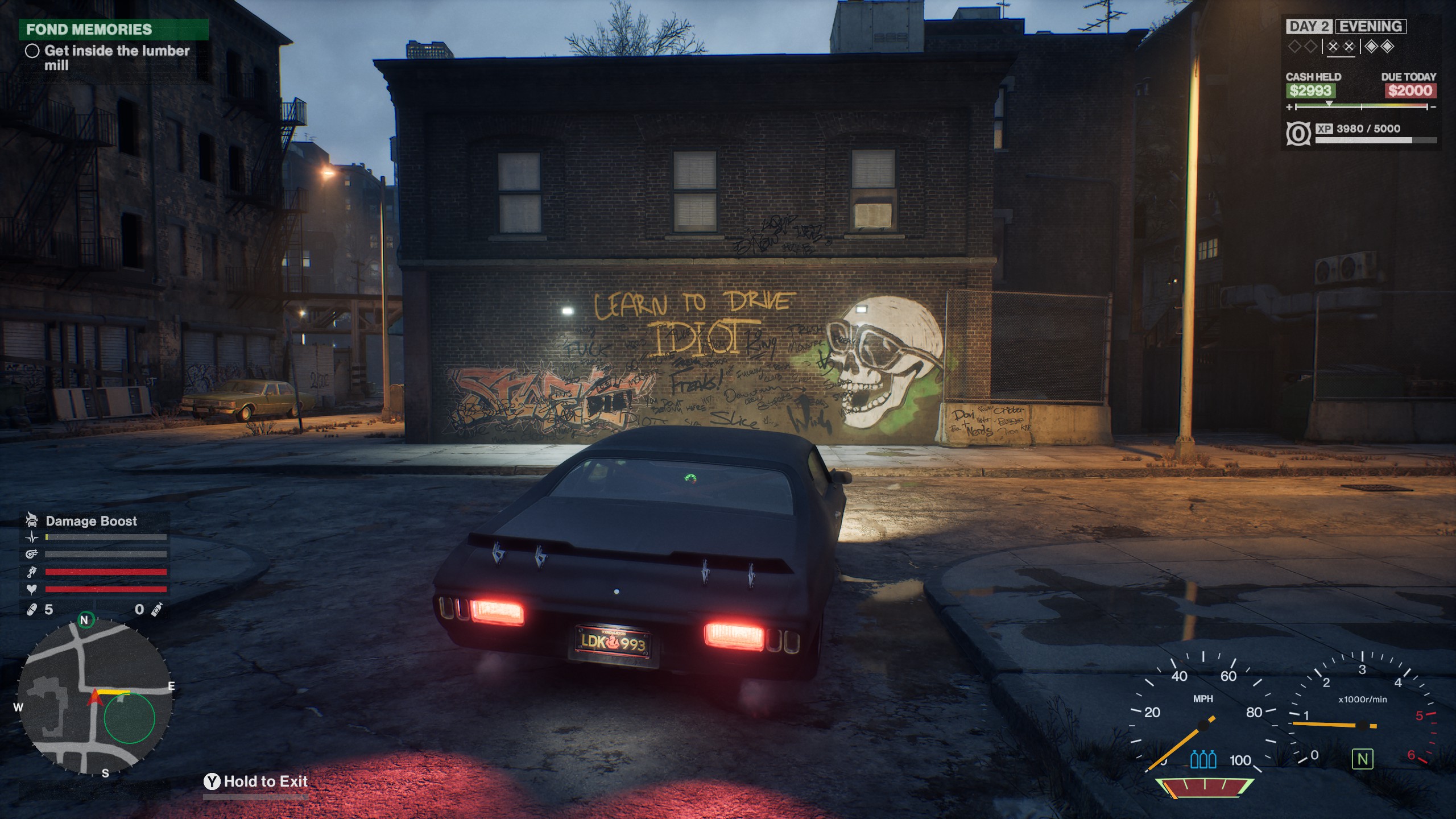Click the heartbeat vehicle status icon
This screenshot has height=819, width=1456.
point(32,537)
